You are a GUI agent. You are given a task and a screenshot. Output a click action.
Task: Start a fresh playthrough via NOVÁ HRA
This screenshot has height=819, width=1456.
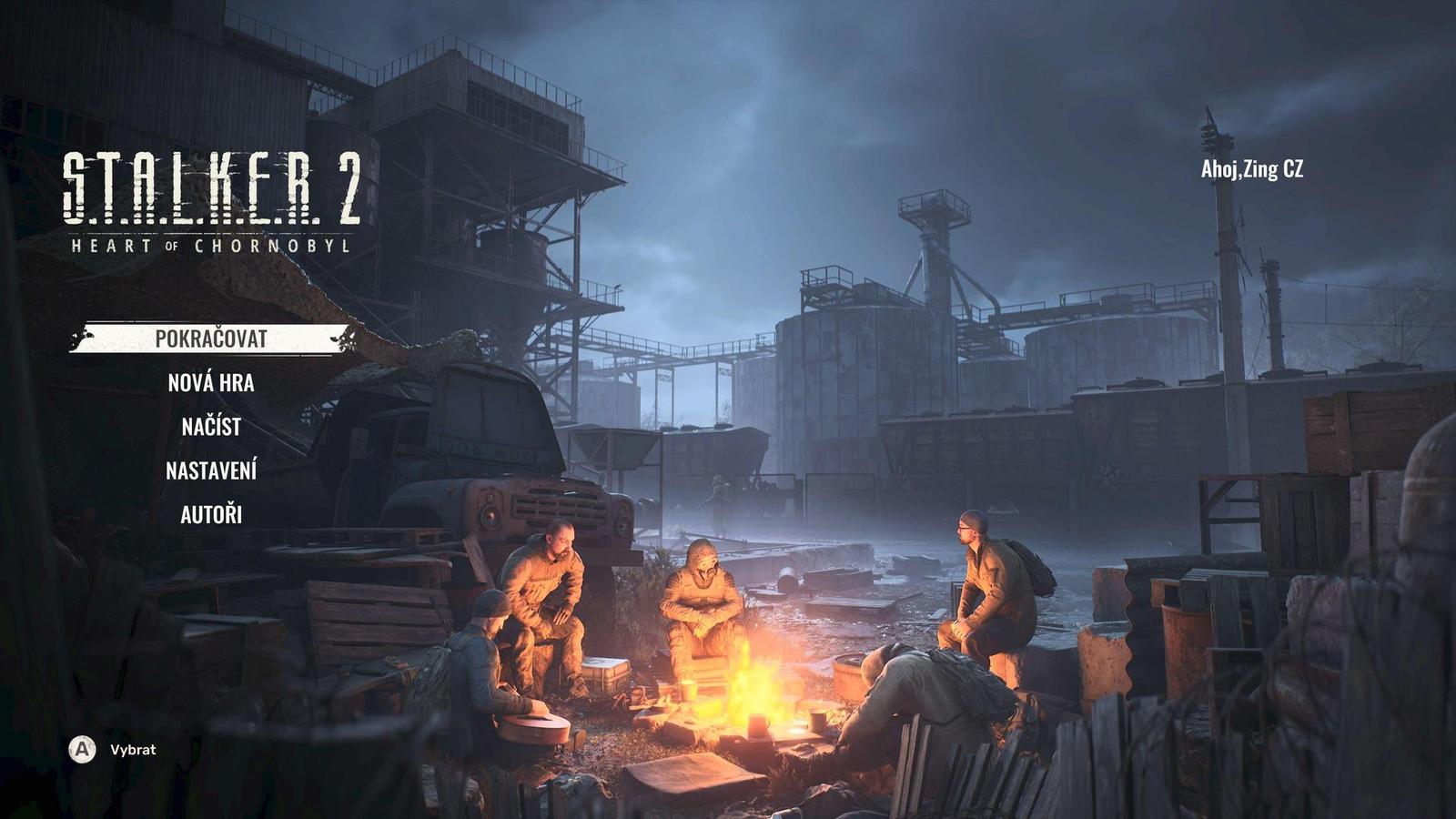210,386
